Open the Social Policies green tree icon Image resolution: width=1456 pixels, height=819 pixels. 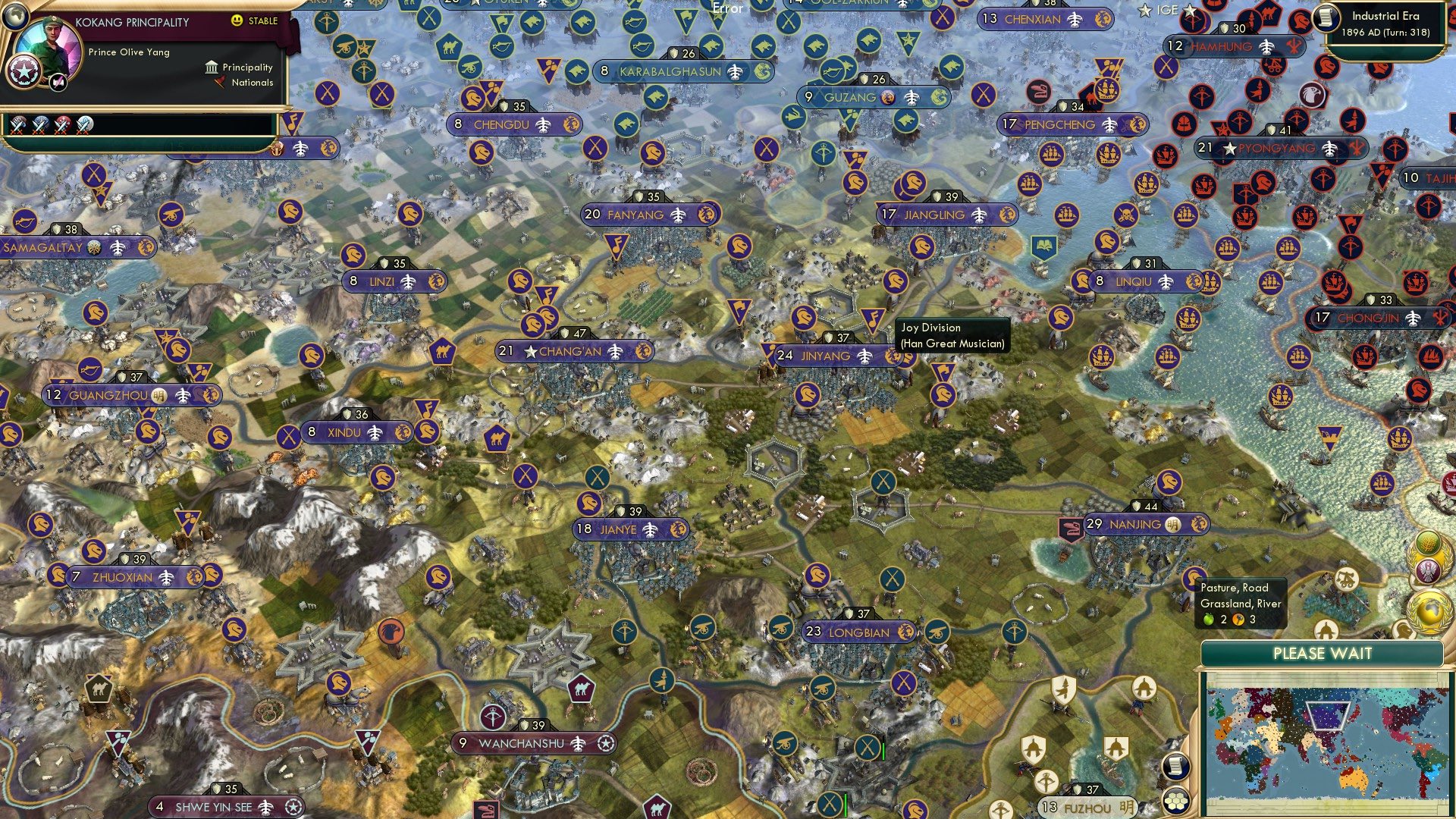1428,543
